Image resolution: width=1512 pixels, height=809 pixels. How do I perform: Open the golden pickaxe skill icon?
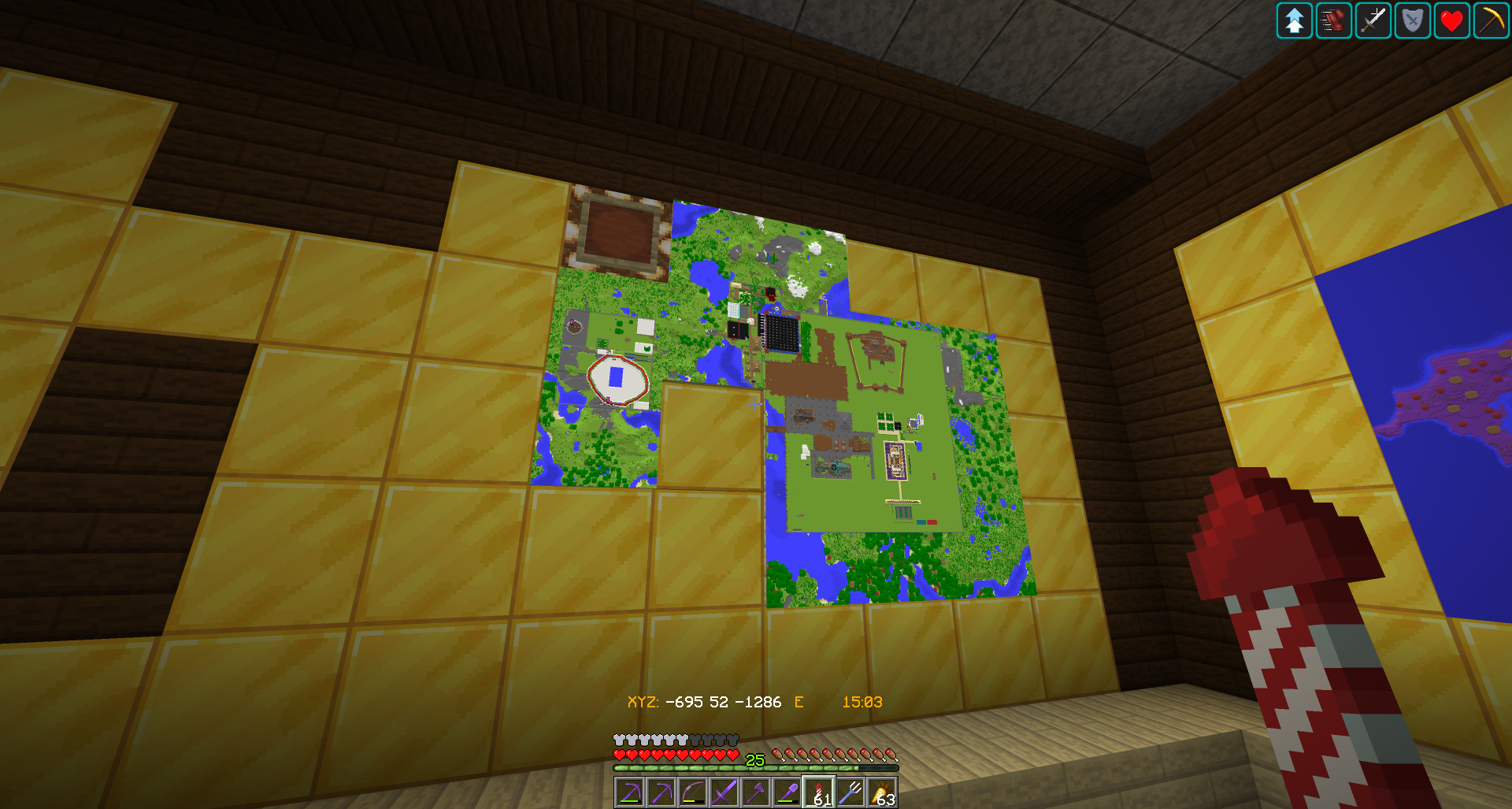1491,21
